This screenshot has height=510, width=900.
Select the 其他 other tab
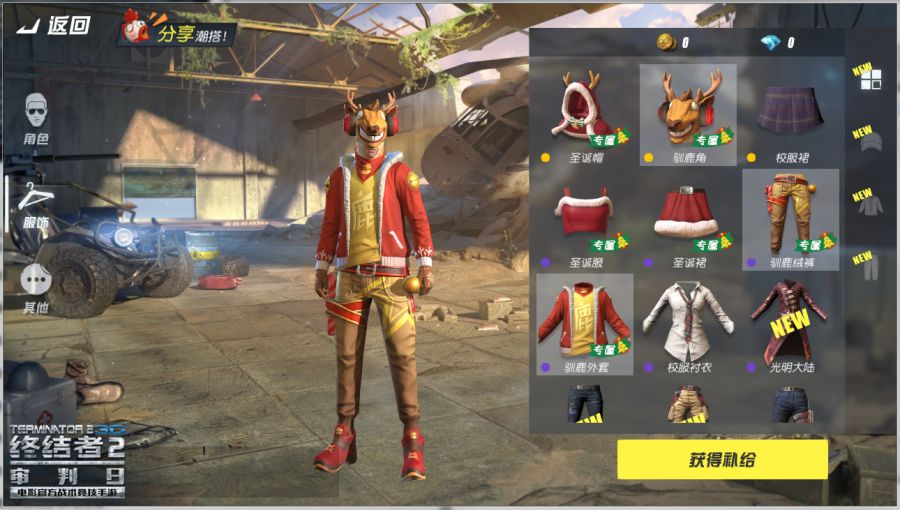pyautogui.click(x=37, y=288)
